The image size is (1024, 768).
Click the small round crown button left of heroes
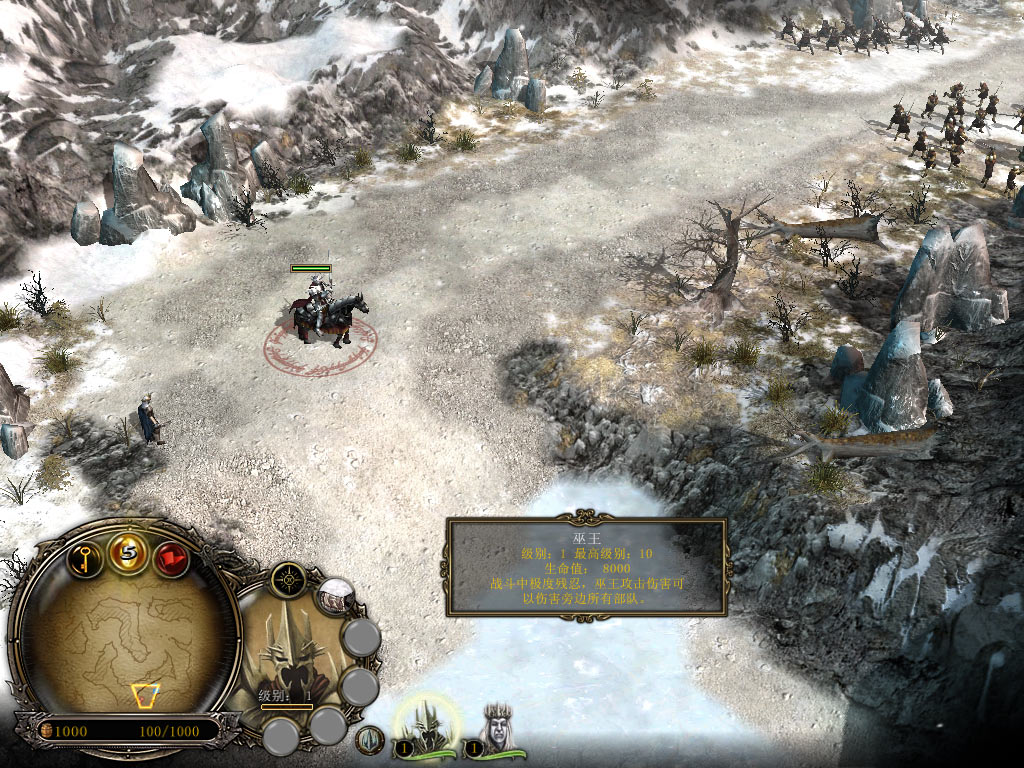(x=371, y=740)
